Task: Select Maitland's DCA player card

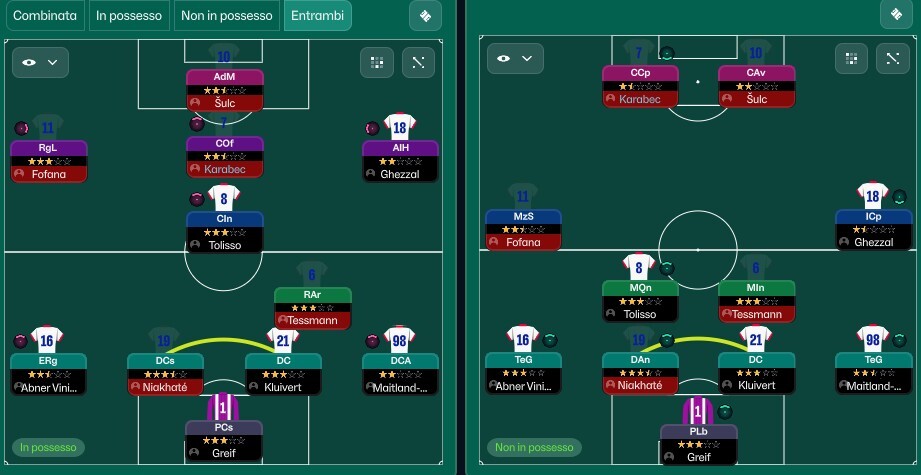Action: pyautogui.click(x=400, y=373)
